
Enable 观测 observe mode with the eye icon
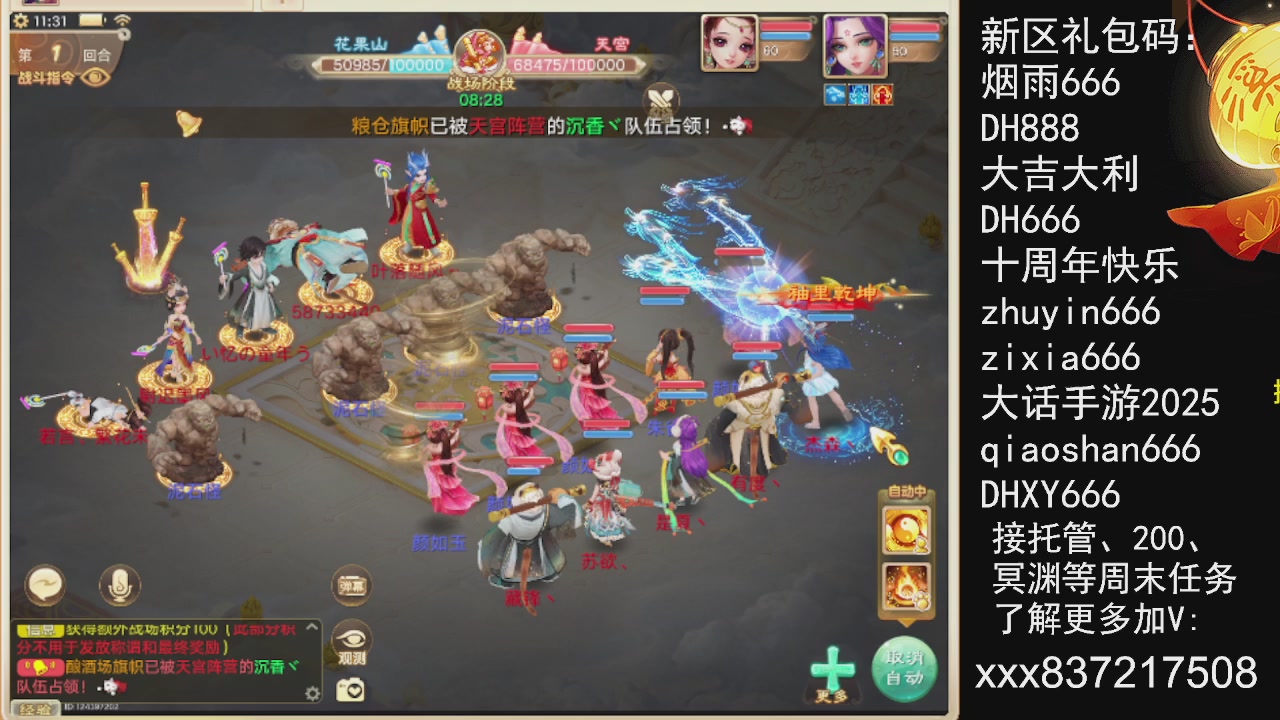[351, 636]
